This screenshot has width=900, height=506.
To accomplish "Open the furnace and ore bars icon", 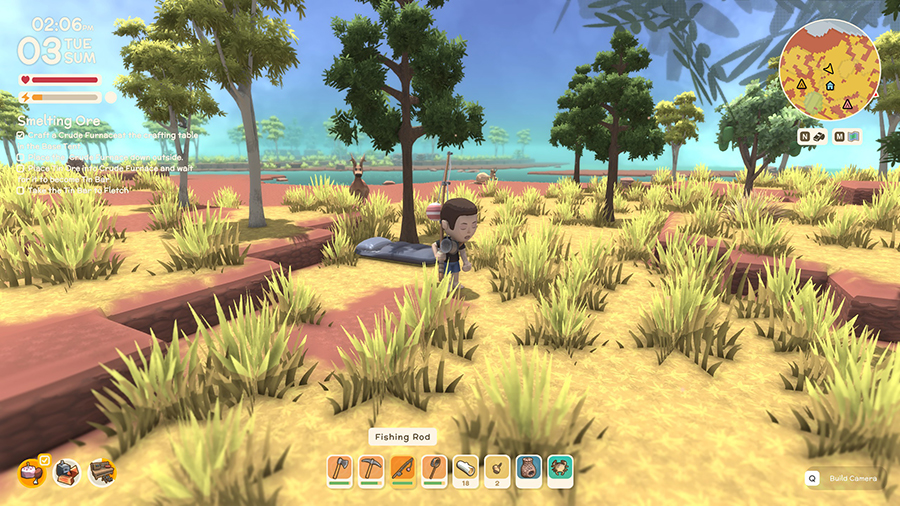I will [68, 471].
